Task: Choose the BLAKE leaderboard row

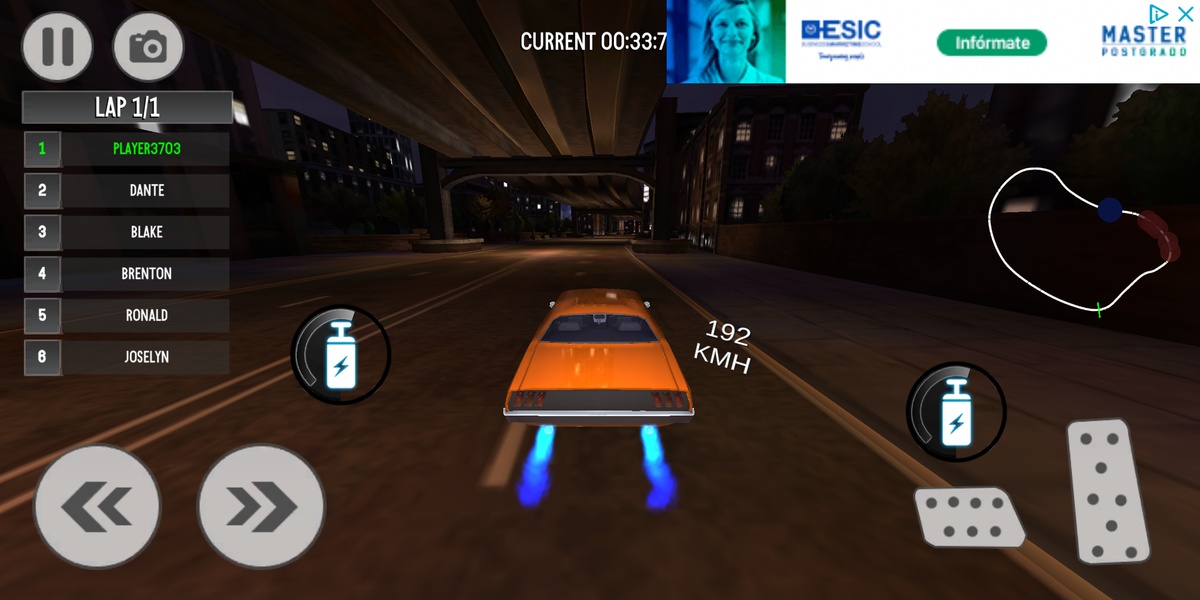Action: (x=146, y=232)
